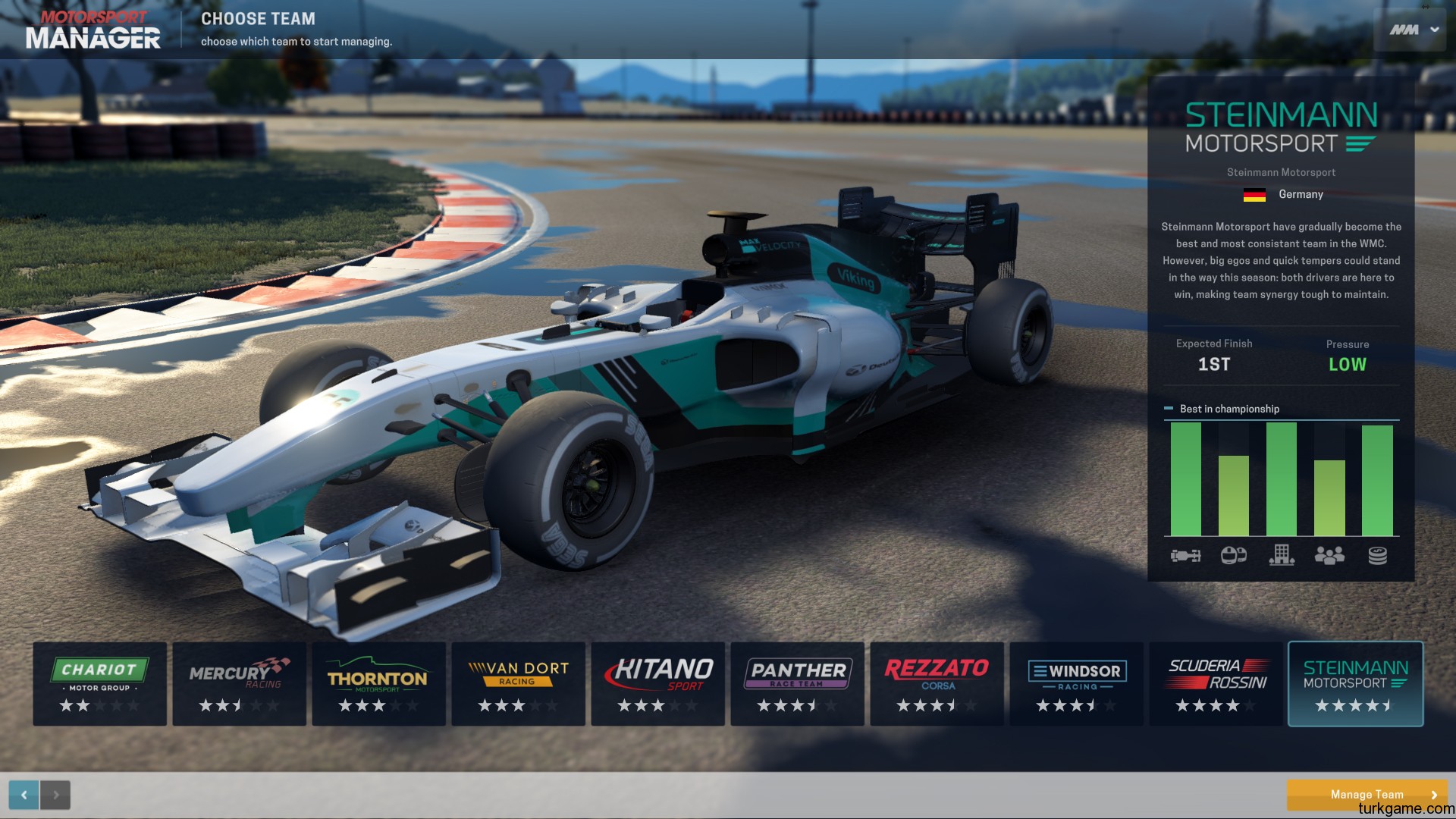Image resolution: width=1456 pixels, height=819 pixels.
Task: Choose the Kitano Sport team tile
Action: 657,684
